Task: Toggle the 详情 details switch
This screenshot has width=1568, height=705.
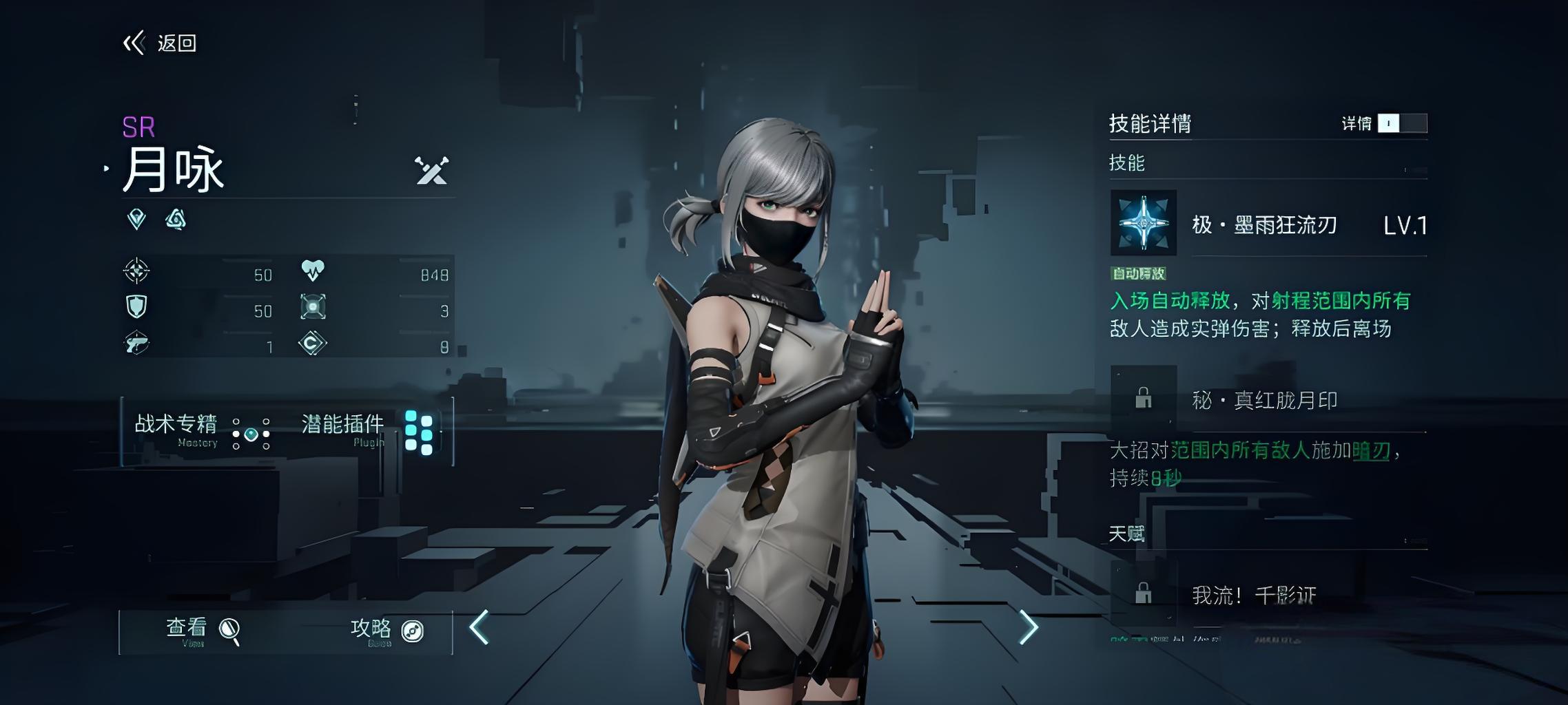Action: (x=1401, y=123)
